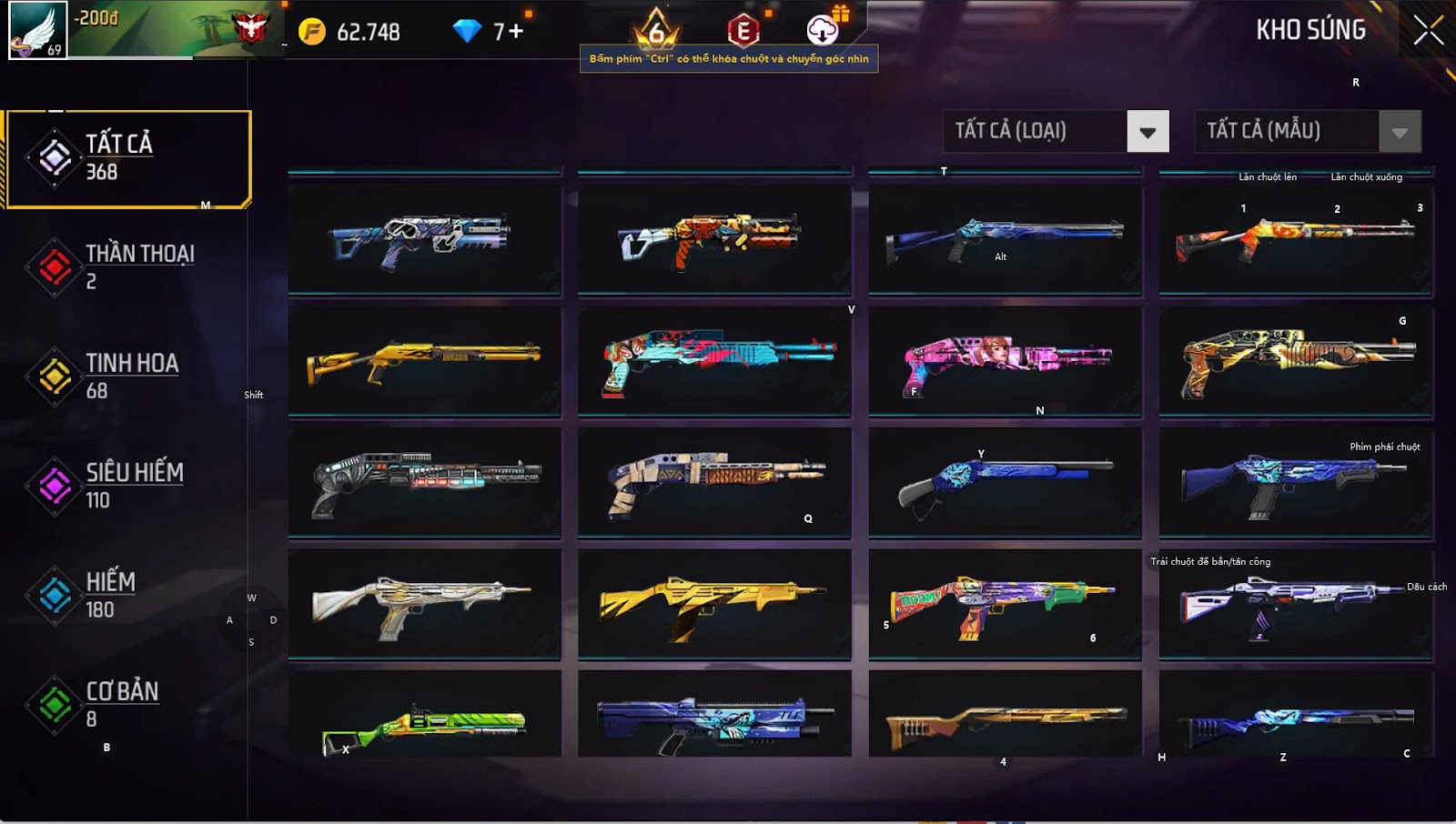
Task: Close the Kho Súng weapon vault
Action: pos(1428,30)
